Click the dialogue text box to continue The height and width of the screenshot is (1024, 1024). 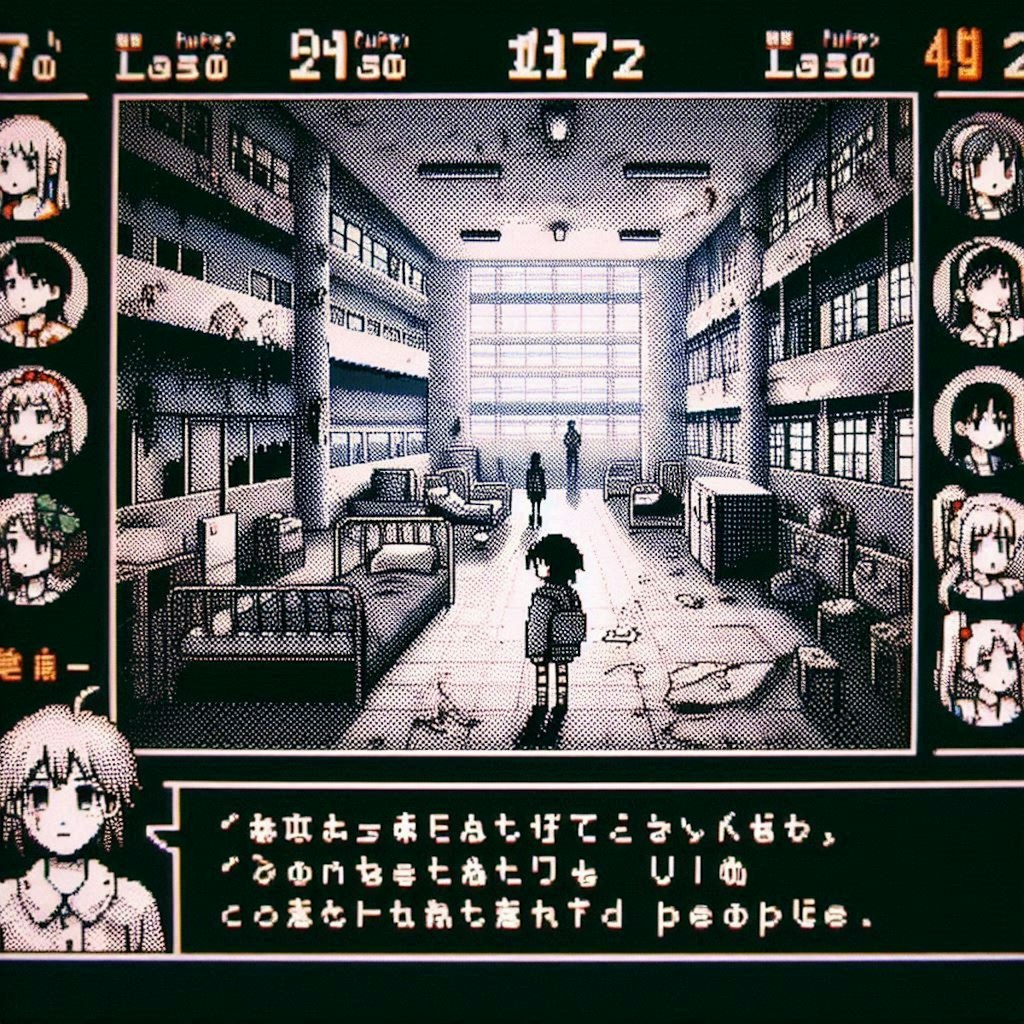click(x=590, y=868)
